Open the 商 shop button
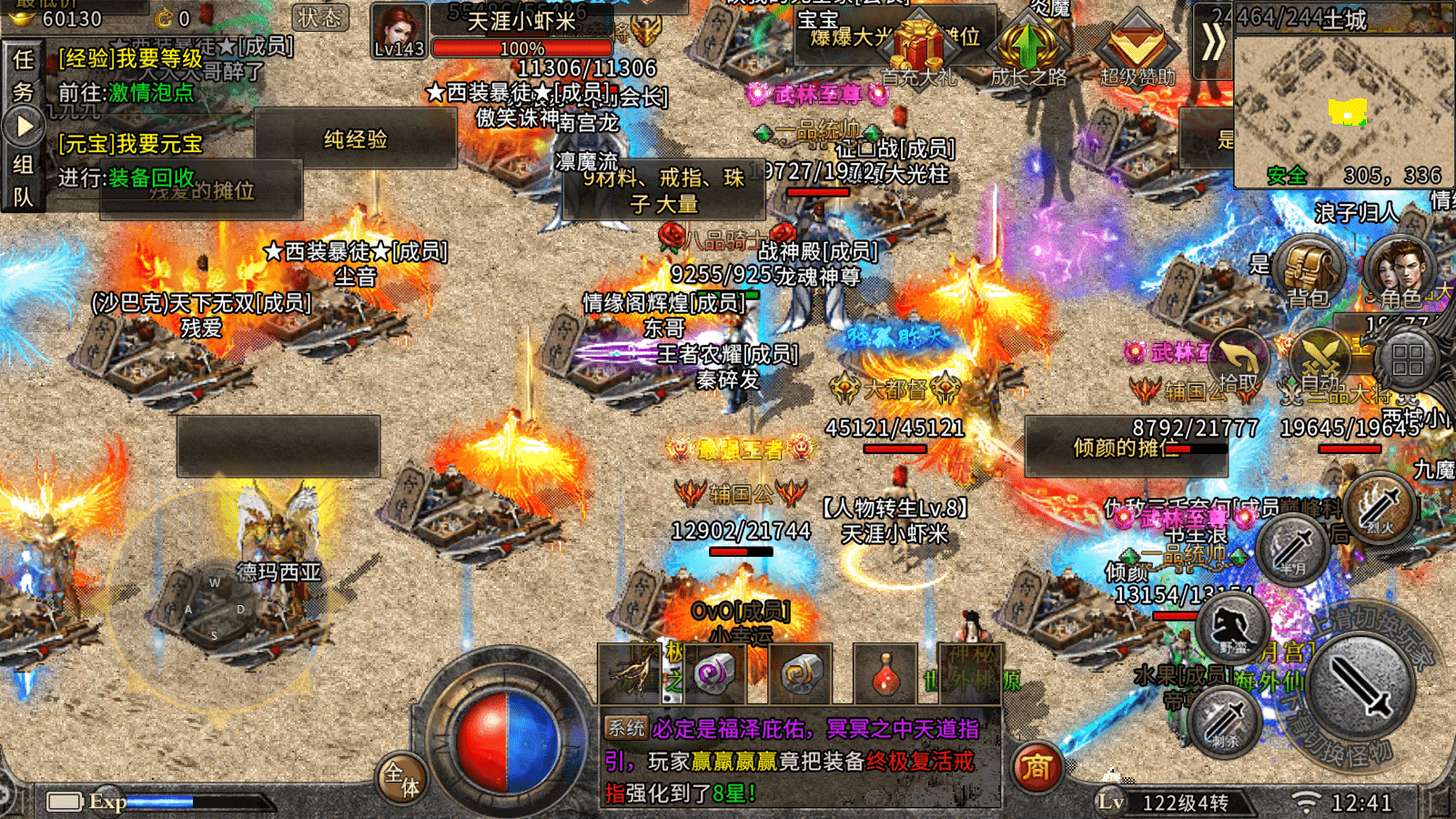Image resolution: width=1456 pixels, height=819 pixels. (x=1036, y=768)
